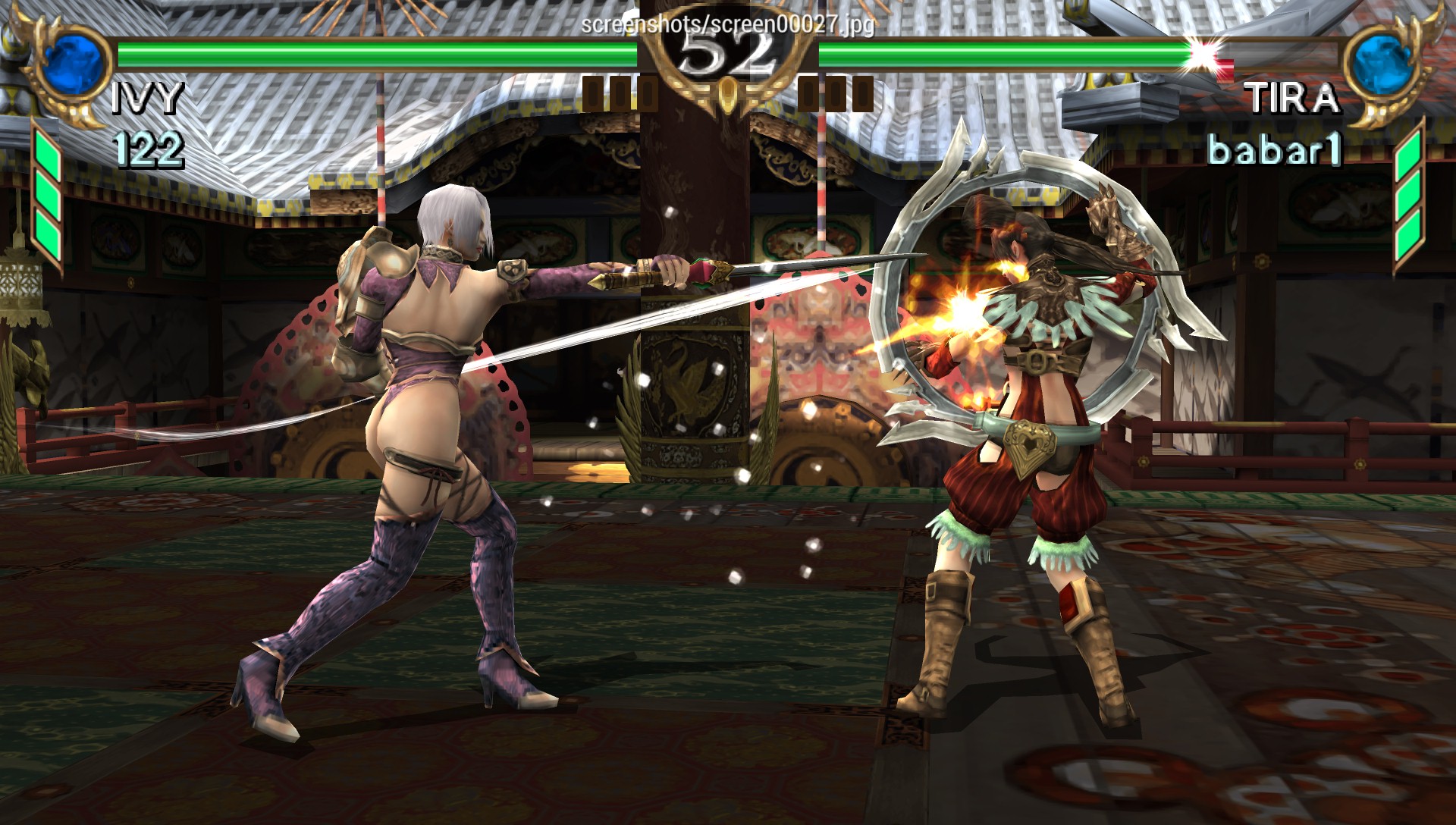Click the screenshots/screen00027.jpg filename text

tap(726, 25)
